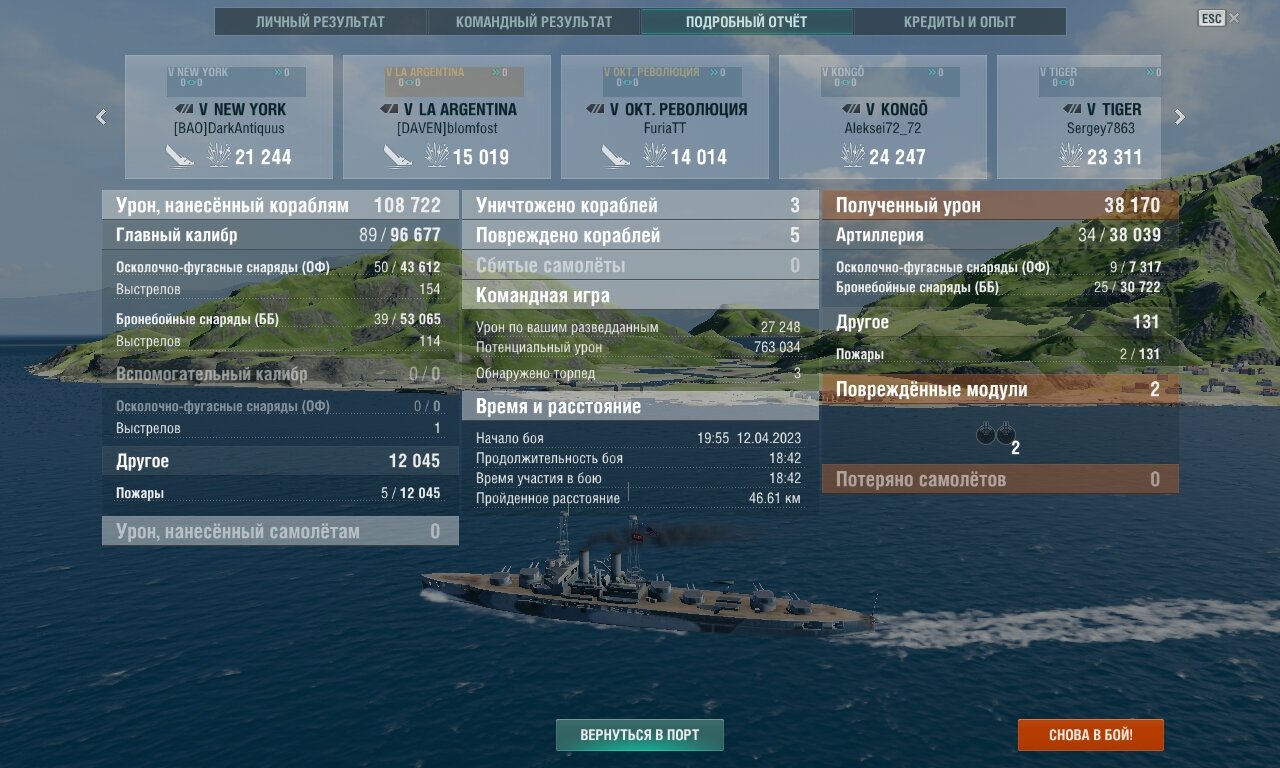The width and height of the screenshot is (1280, 768).
Task: Switch to the Личный результат tab
Action: 320,22
